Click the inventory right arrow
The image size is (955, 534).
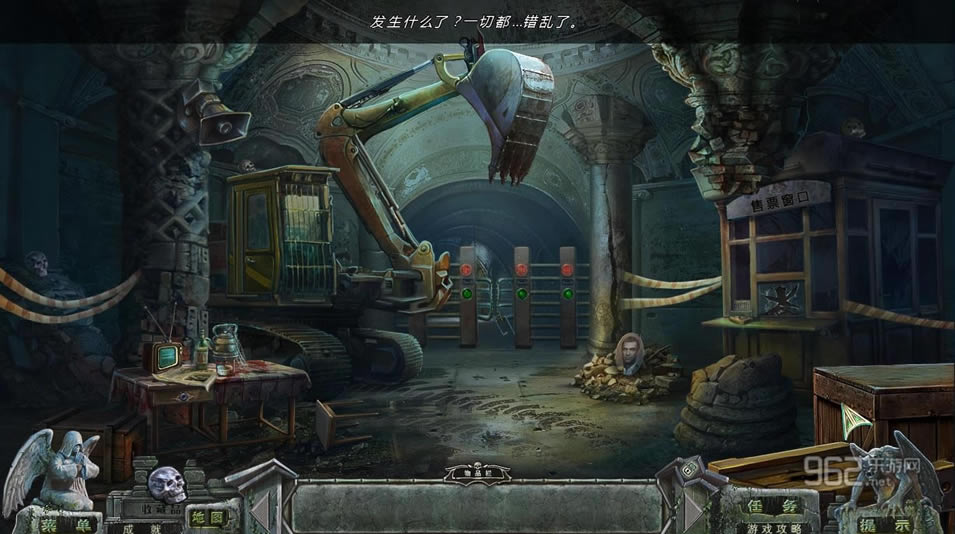pos(693,508)
